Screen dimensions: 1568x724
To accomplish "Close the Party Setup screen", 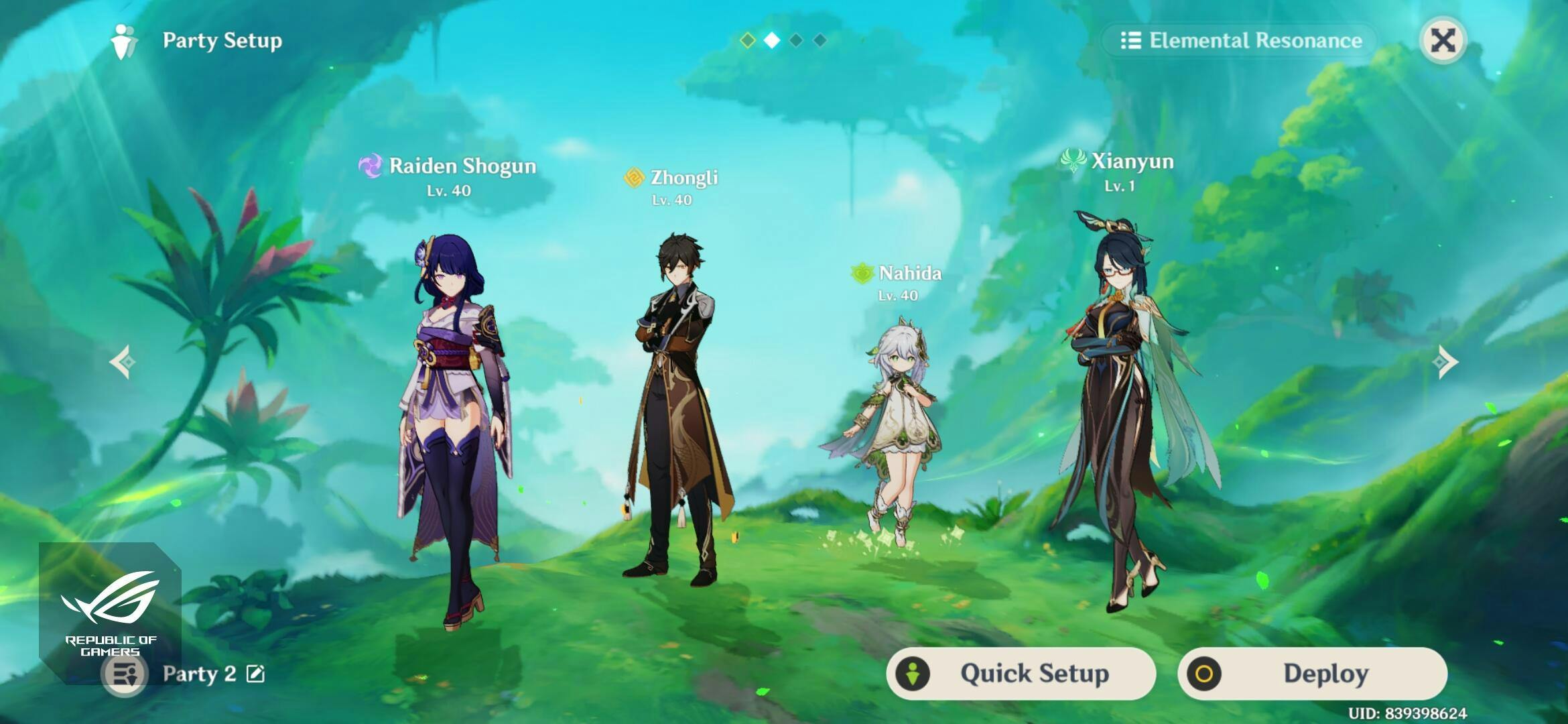I will pyautogui.click(x=1443, y=40).
